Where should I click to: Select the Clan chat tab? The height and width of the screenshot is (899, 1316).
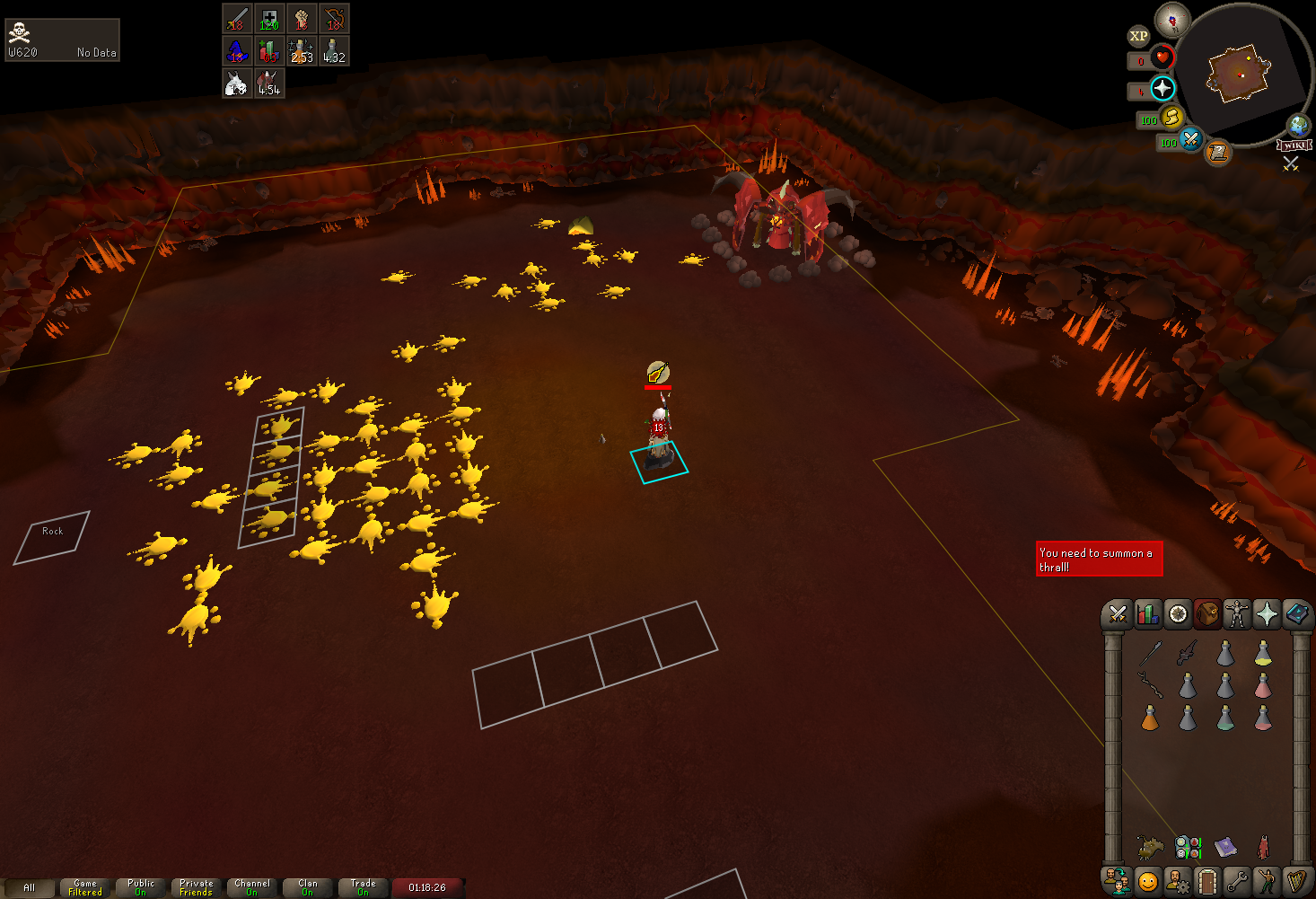(x=308, y=887)
